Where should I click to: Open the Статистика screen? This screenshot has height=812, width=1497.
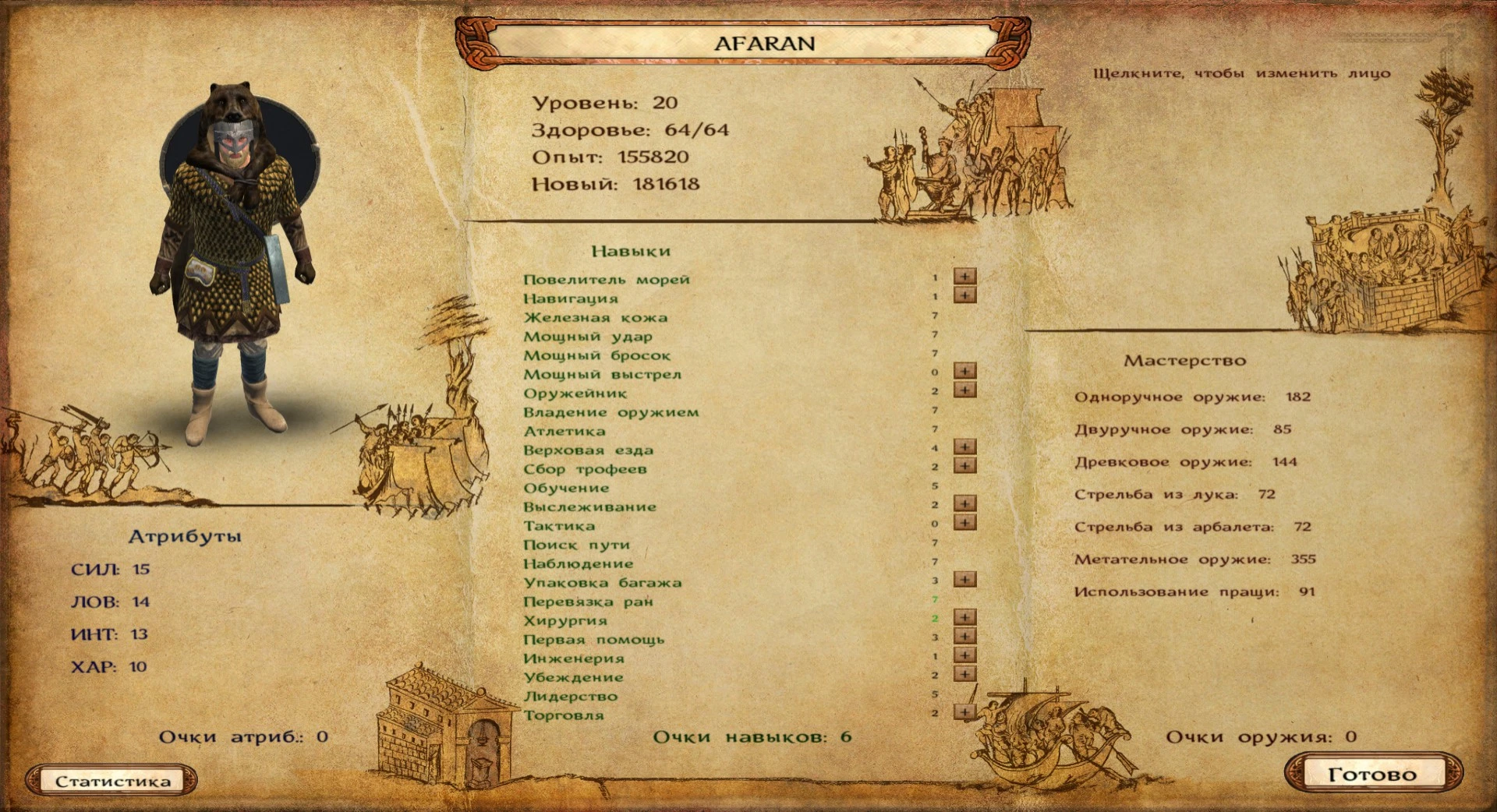(112, 781)
